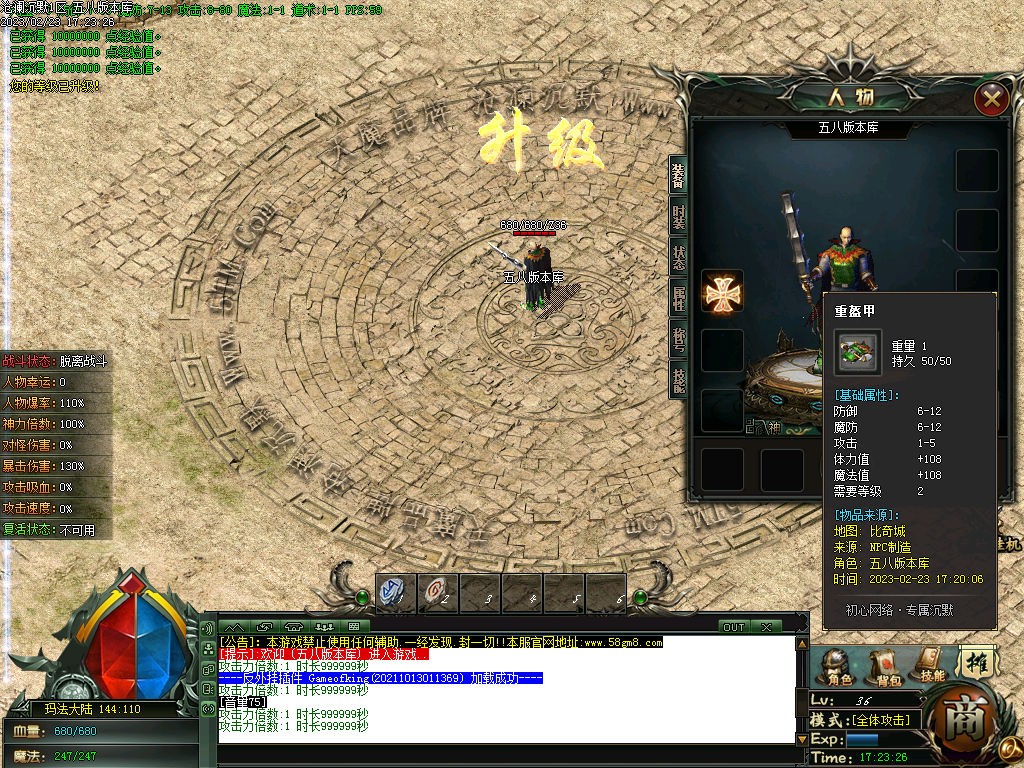The height and width of the screenshot is (768, 1024).
Task: Open the 背包 backpack
Action: tap(886, 666)
